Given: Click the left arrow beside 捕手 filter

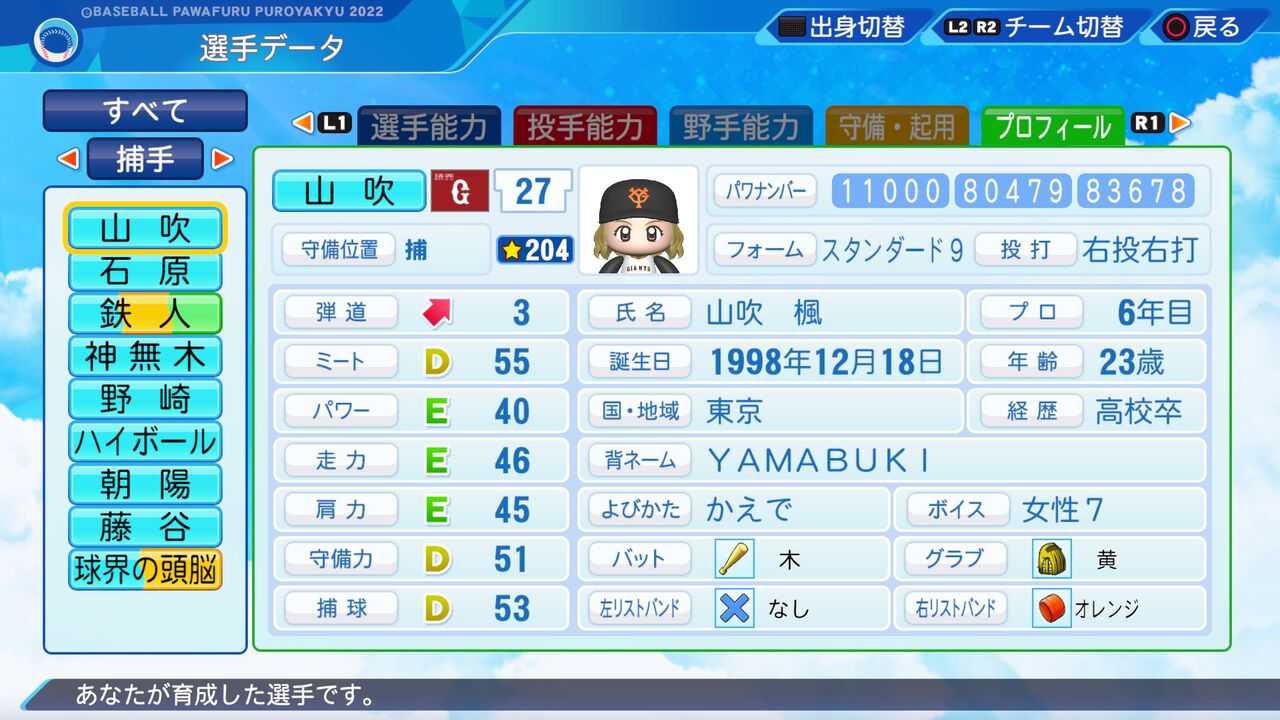Looking at the screenshot, I should pyautogui.click(x=68, y=159).
